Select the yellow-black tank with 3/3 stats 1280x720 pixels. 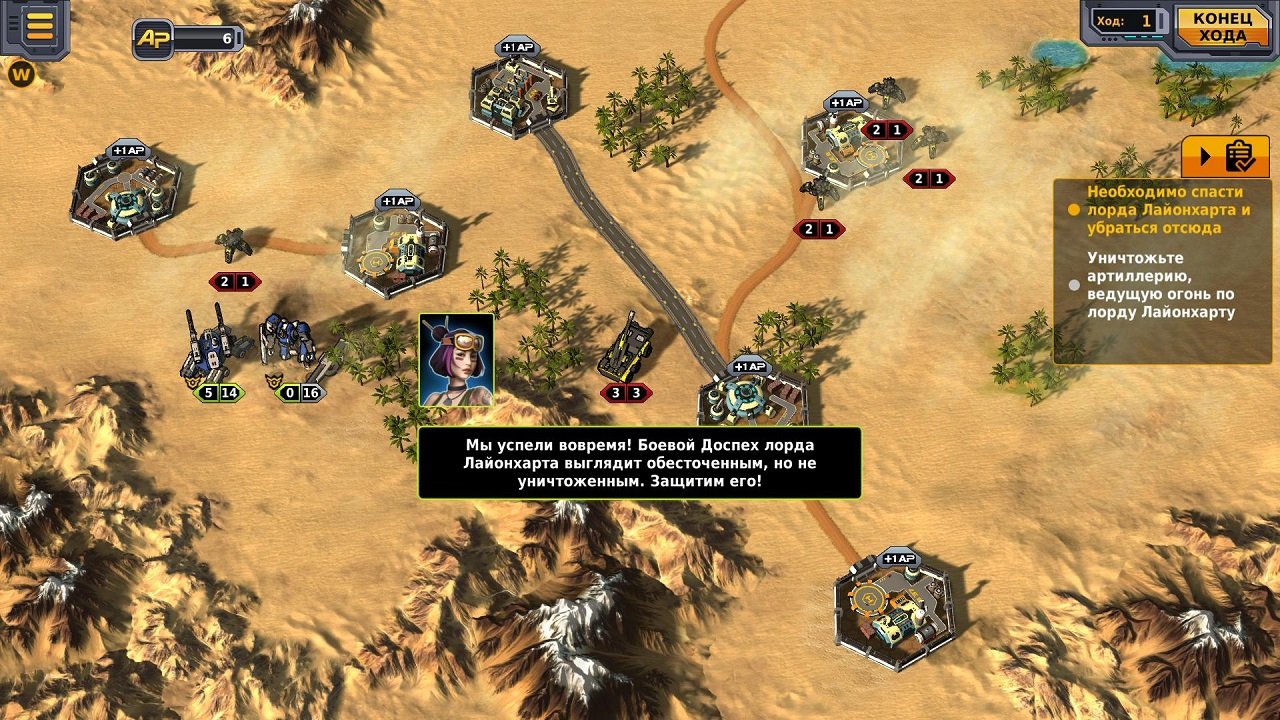pos(627,350)
